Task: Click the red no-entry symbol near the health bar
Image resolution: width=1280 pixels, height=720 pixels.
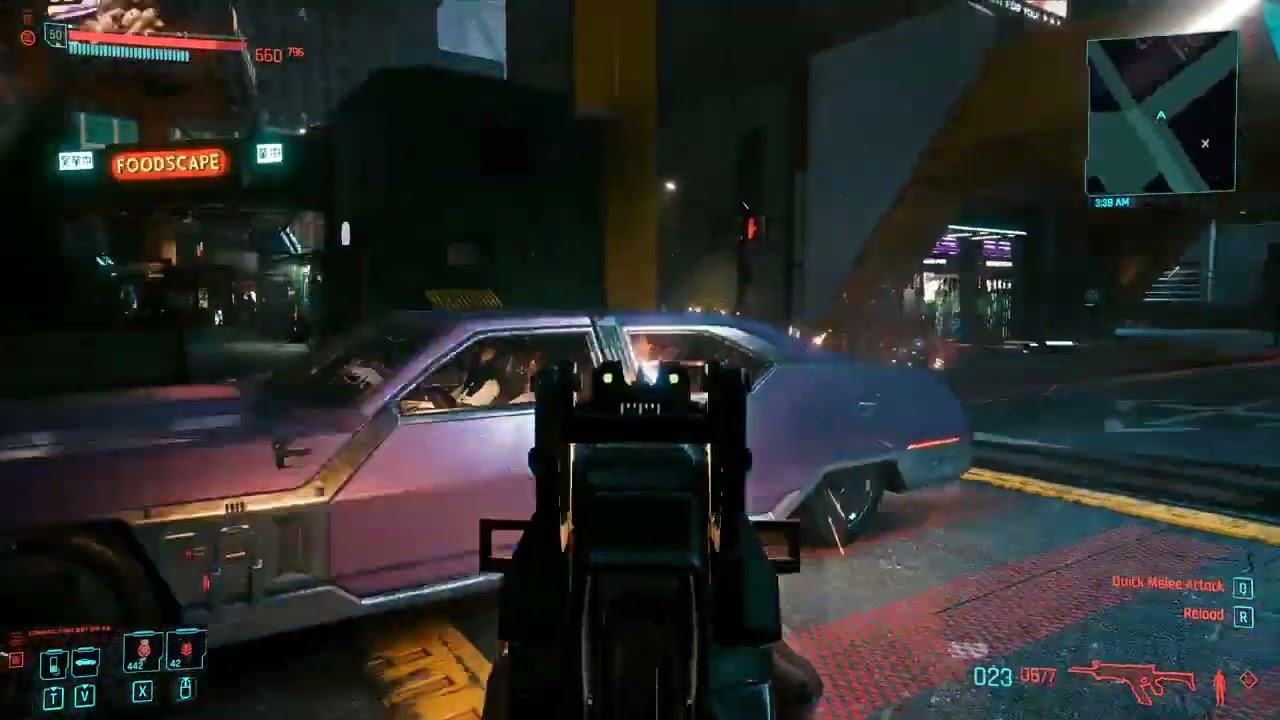Action: [29, 37]
